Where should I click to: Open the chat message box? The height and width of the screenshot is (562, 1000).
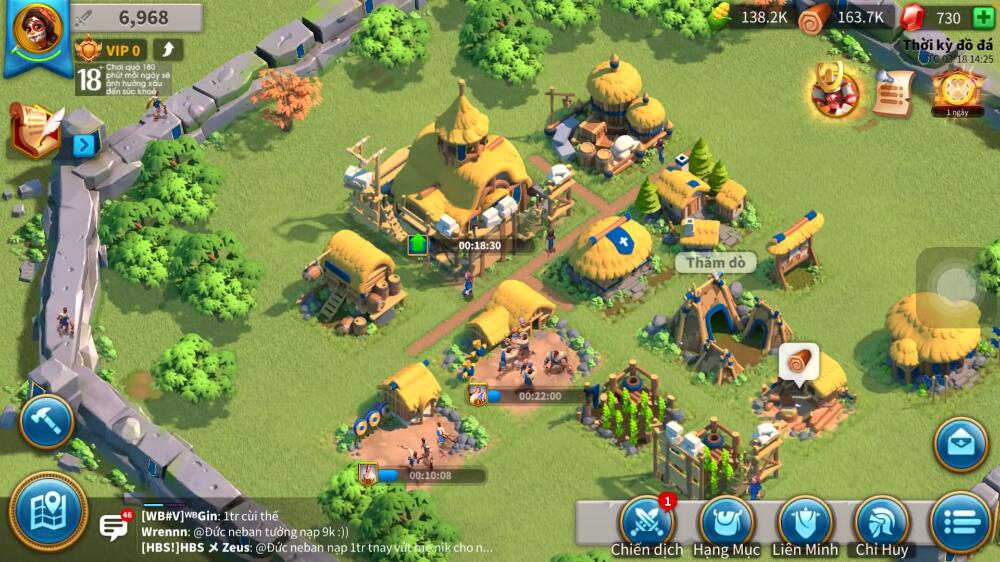[112, 526]
